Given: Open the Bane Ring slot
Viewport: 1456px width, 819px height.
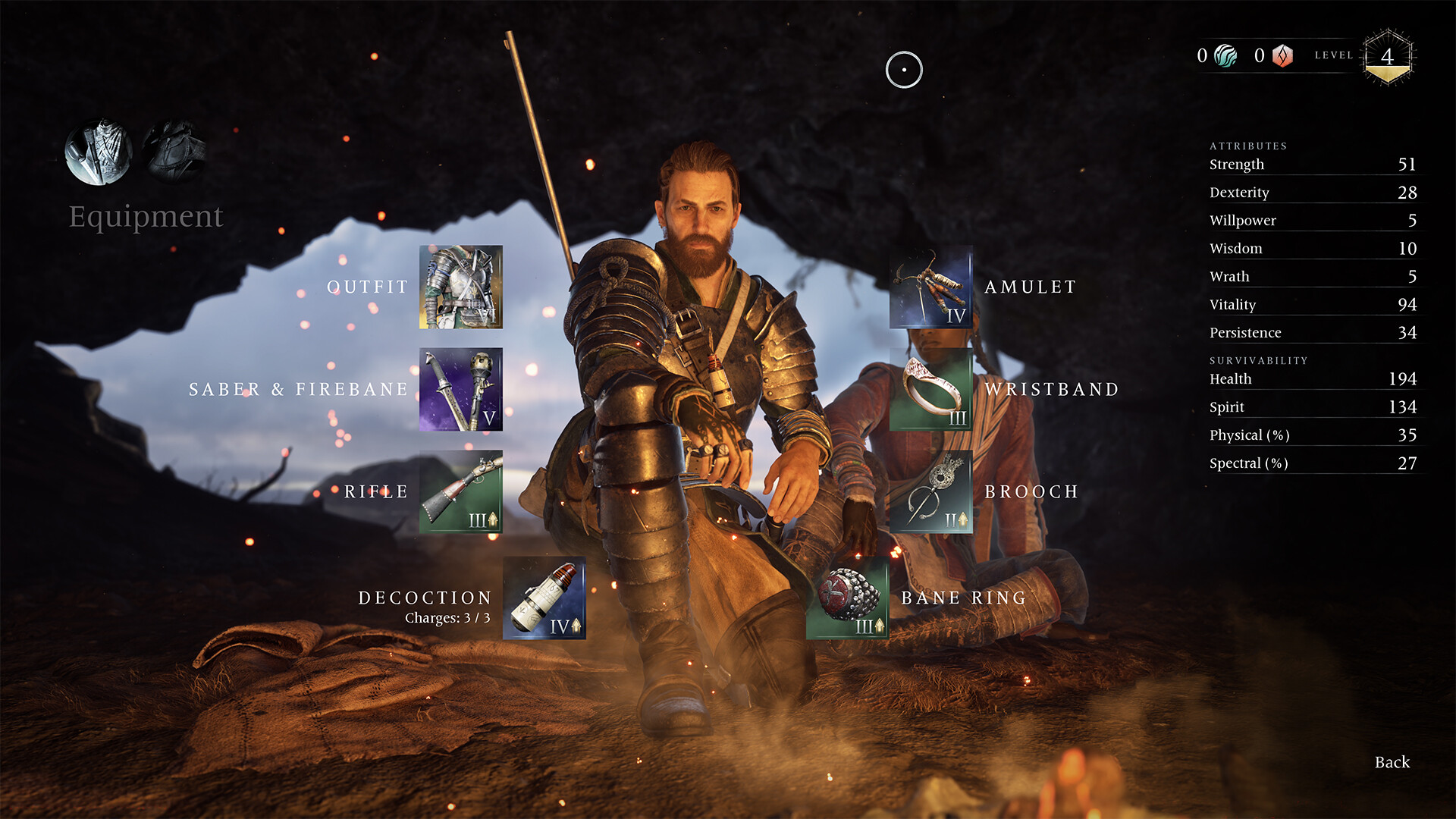Looking at the screenshot, I should click(847, 598).
